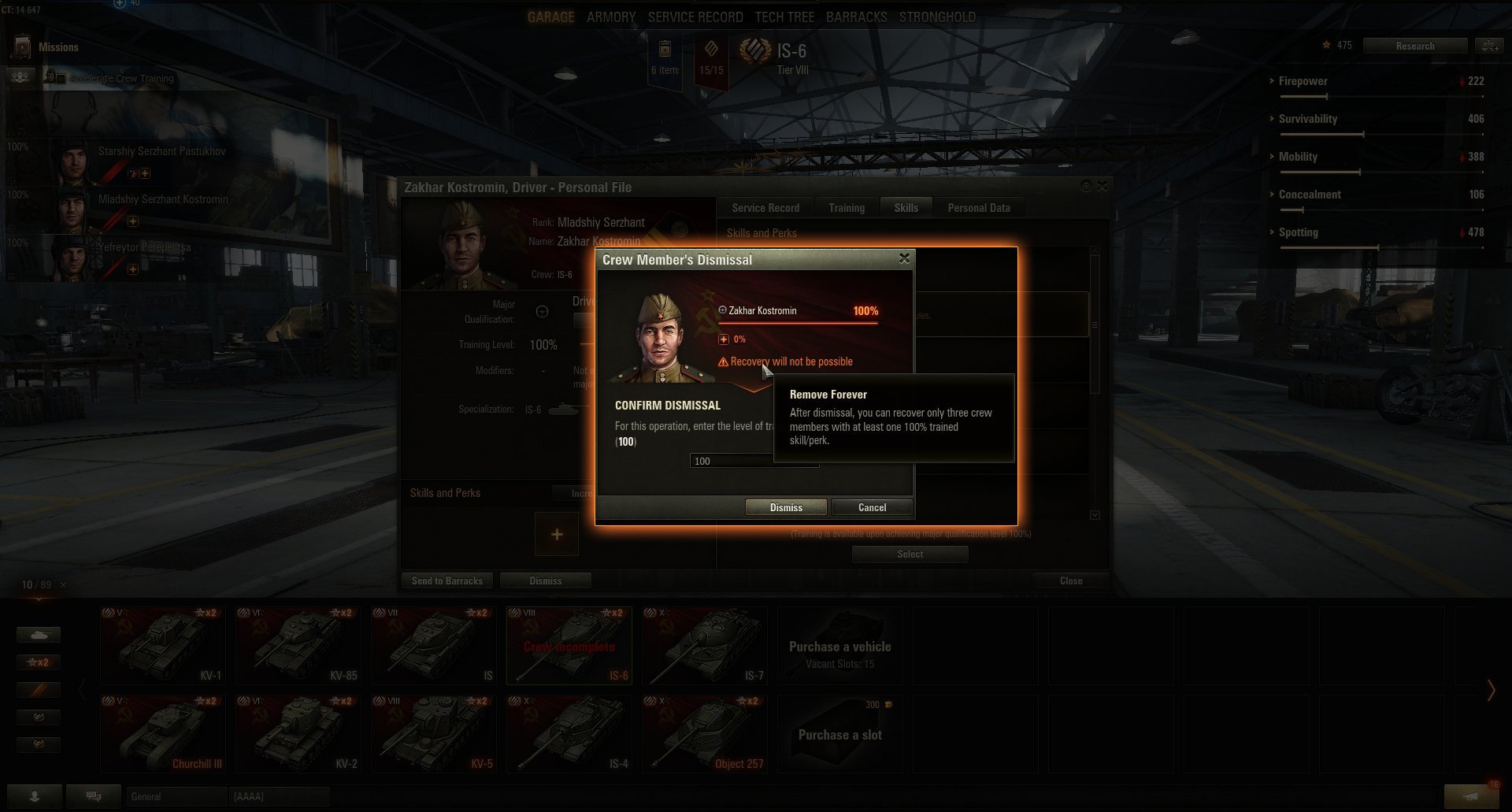
Task: Expand the Firepower stat details
Action: coord(1303,81)
